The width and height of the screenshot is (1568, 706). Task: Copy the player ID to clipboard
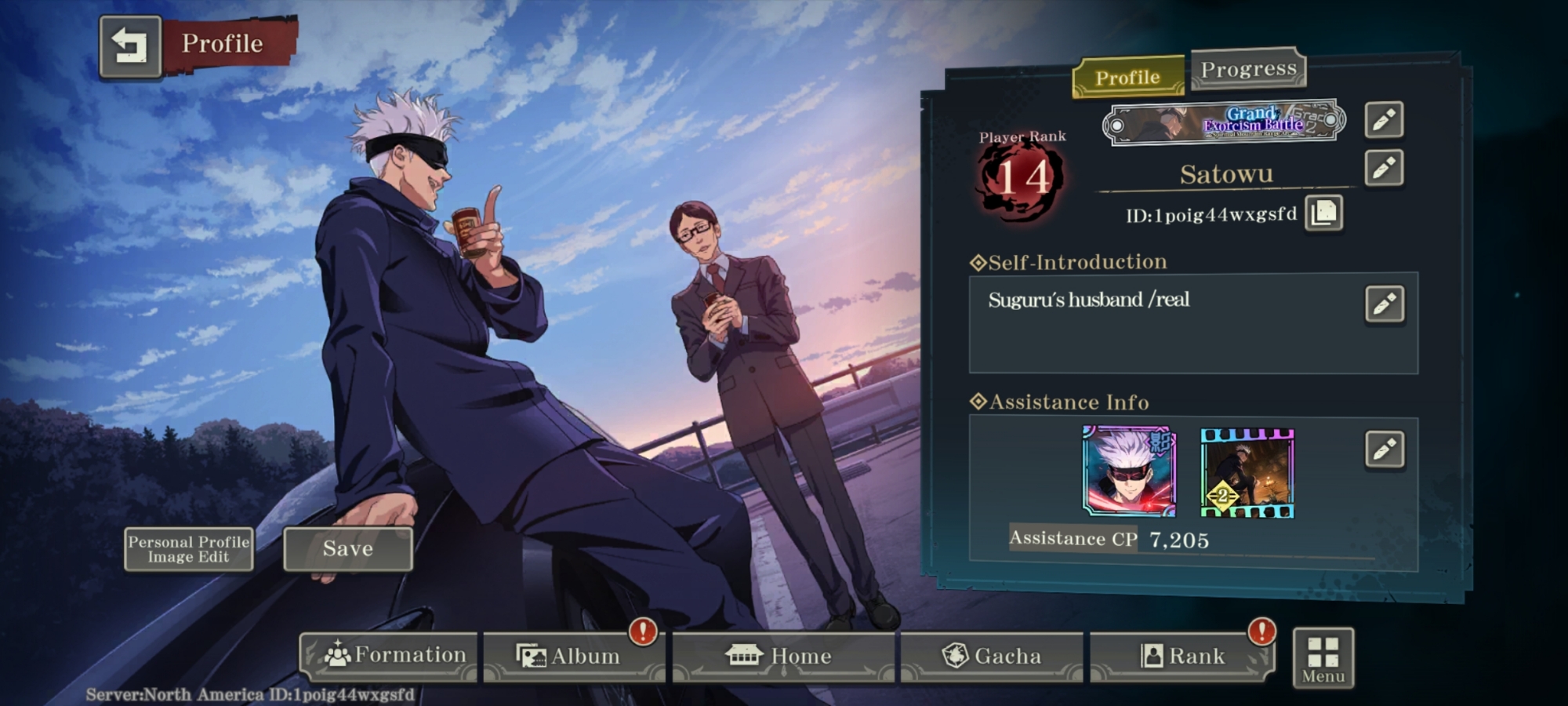(x=1324, y=213)
